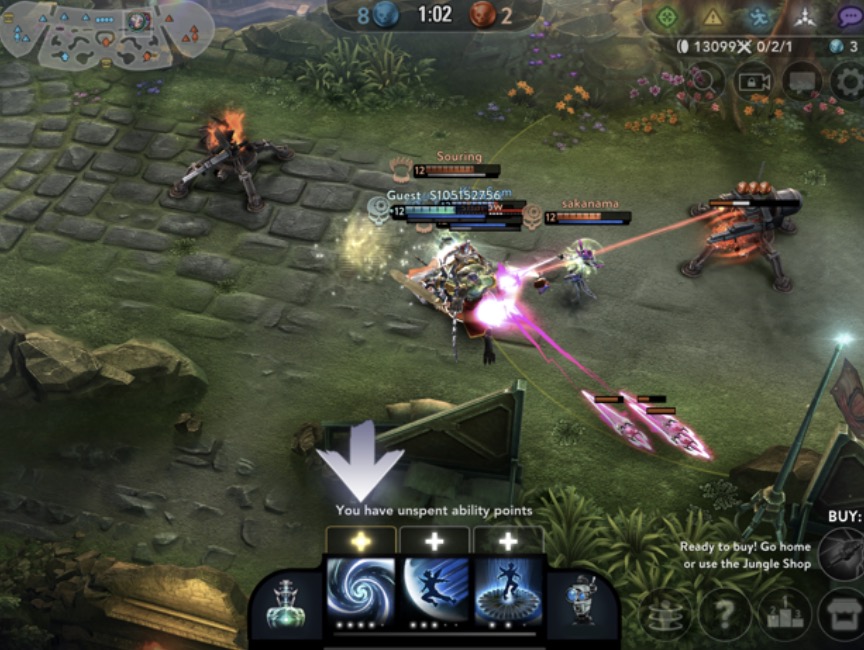Use the green potion flask item
Image resolution: width=864 pixels, height=650 pixels.
(x=288, y=605)
